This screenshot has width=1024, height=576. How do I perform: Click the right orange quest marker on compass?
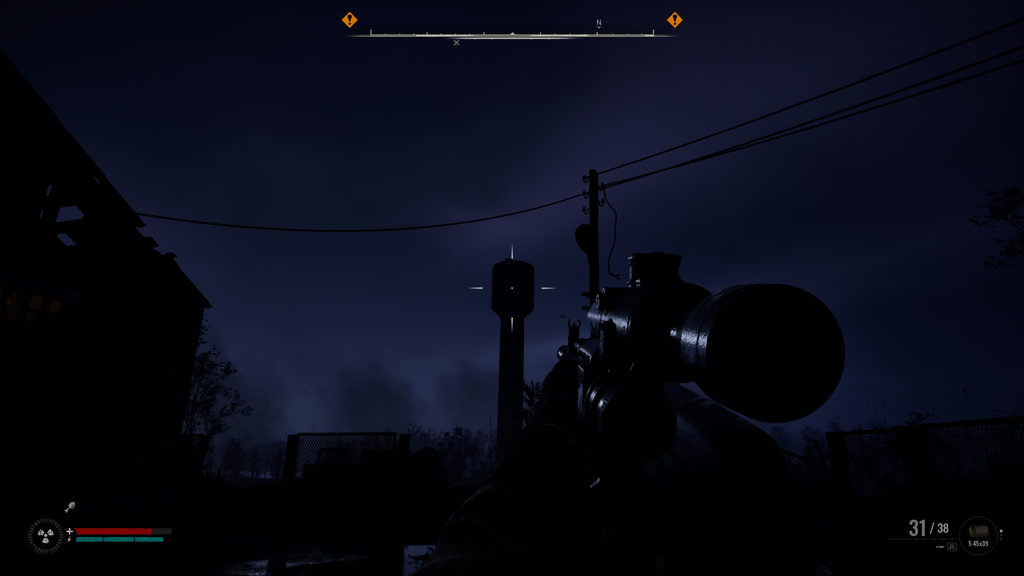click(675, 20)
